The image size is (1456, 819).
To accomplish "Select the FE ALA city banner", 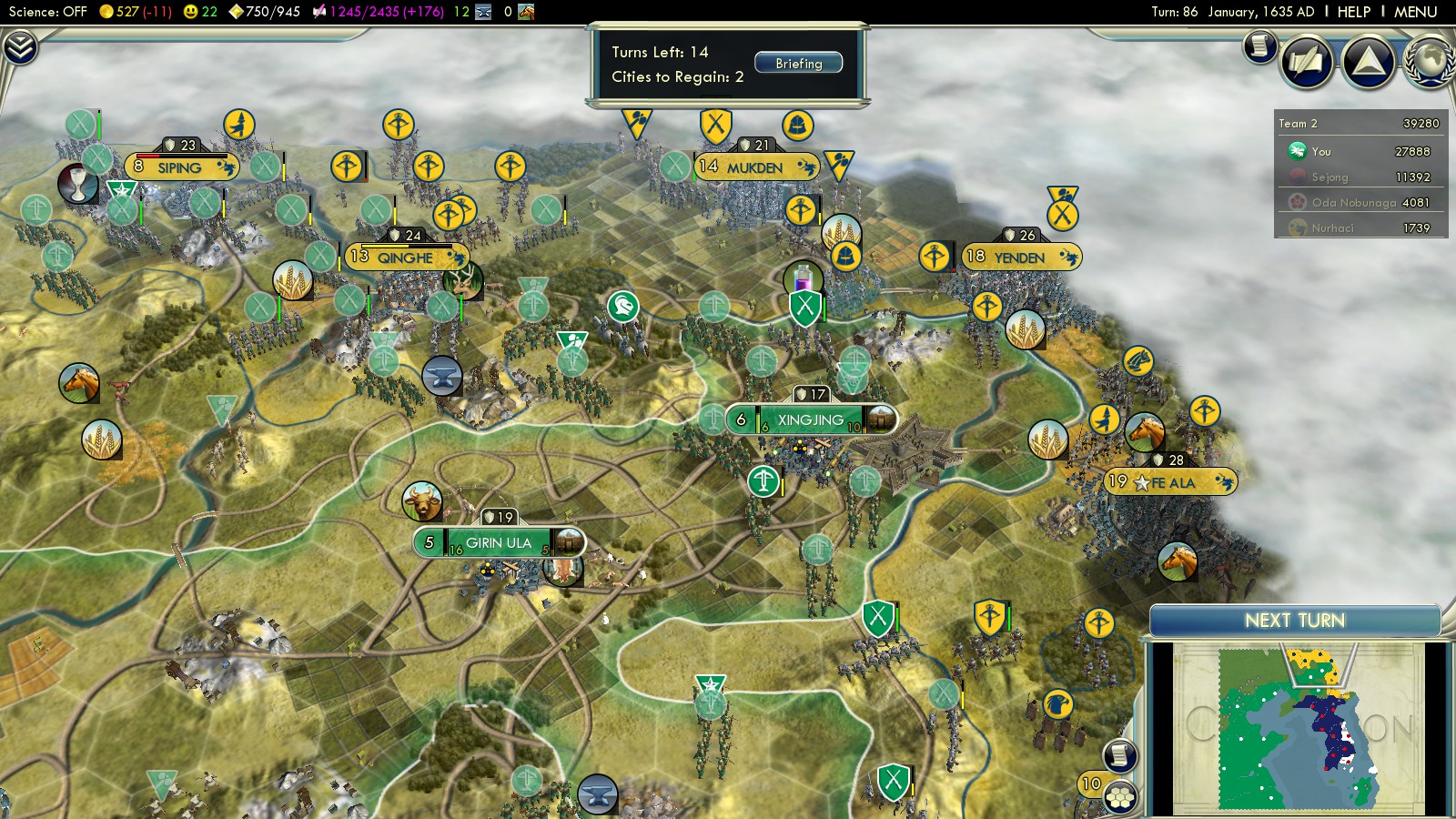I will [1172, 483].
